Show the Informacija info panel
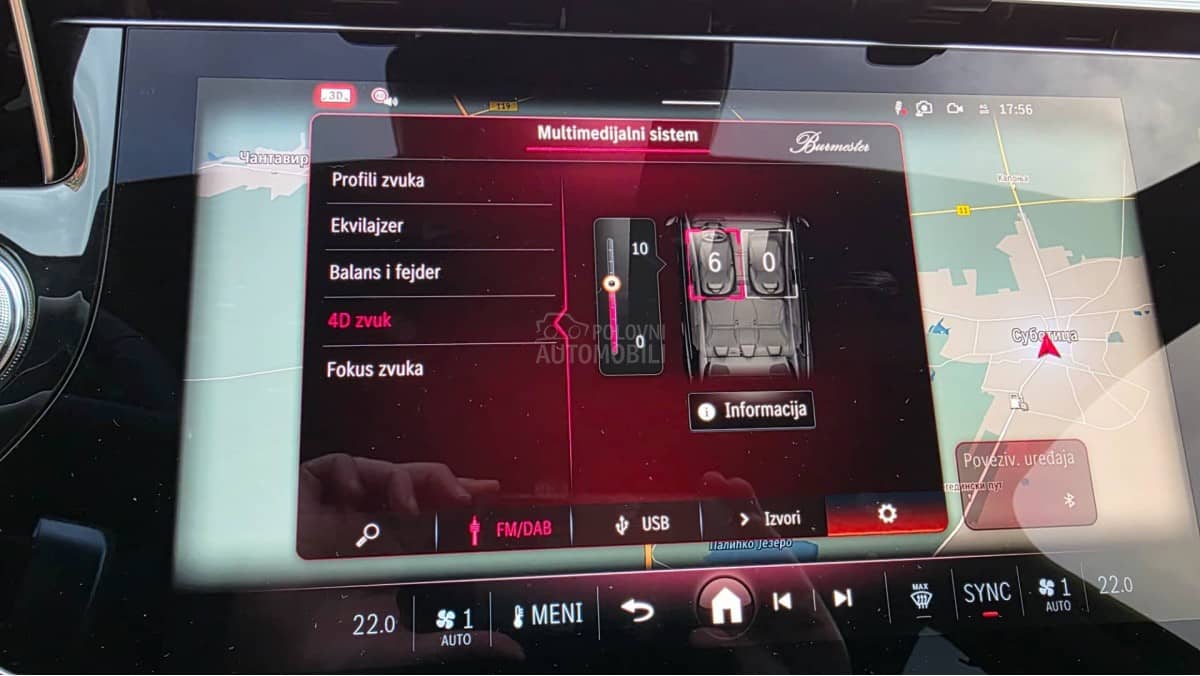Viewport: 1200px width, 676px height. [751, 411]
